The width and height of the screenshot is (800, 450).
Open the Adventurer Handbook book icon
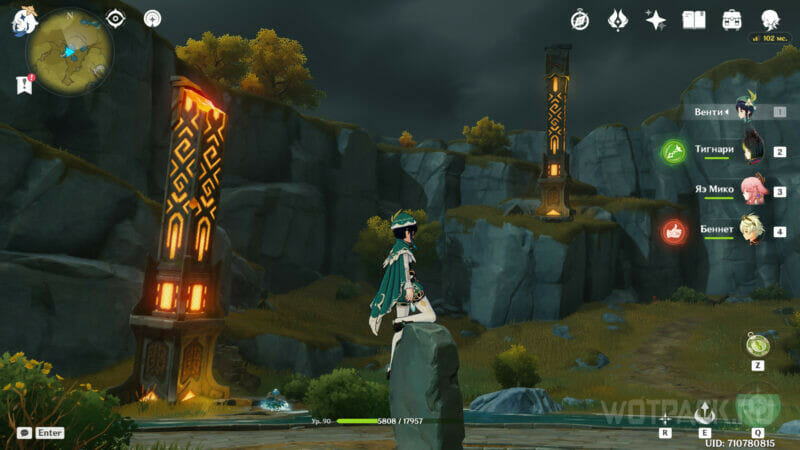point(694,20)
